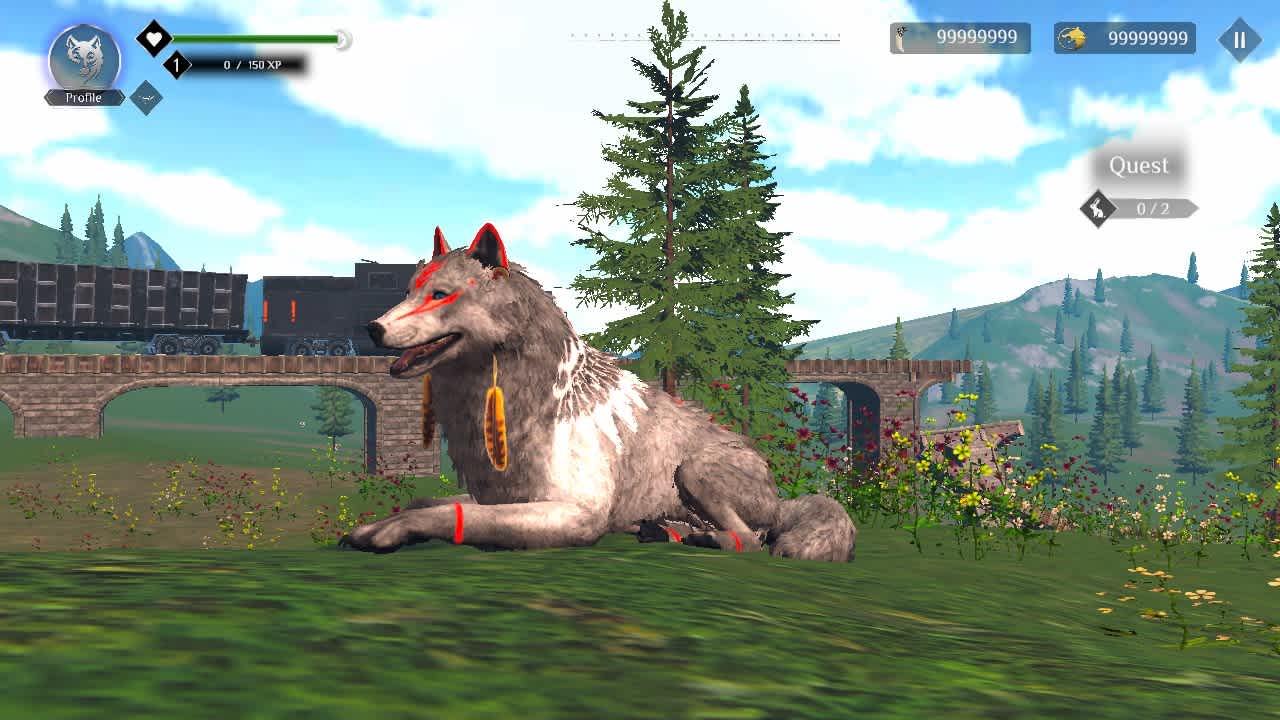
Task: Open the gold coin currency icon
Action: [x=1070, y=39]
